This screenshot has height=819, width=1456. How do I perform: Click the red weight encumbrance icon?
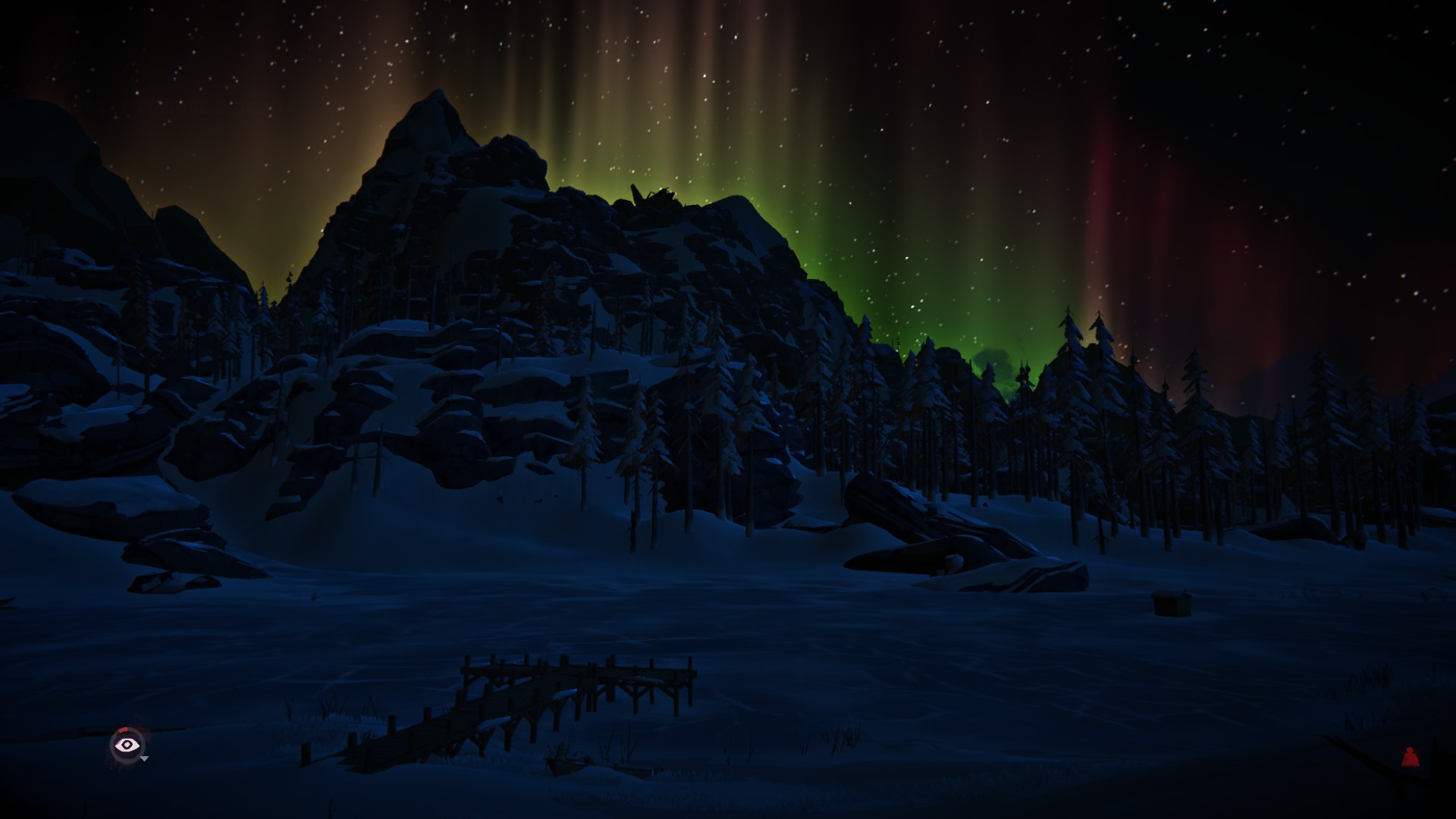coord(1410,757)
